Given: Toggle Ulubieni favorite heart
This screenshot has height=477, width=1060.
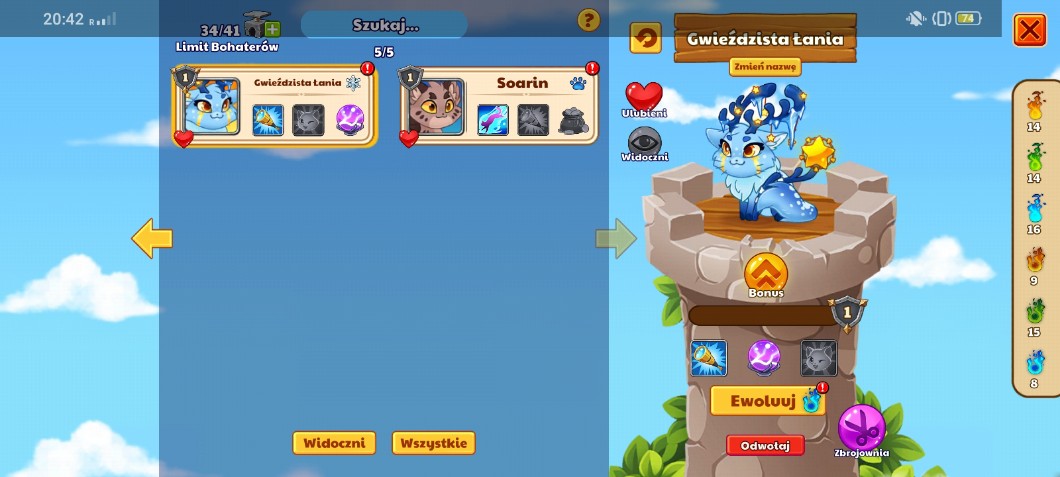Looking at the screenshot, I should tap(644, 98).
